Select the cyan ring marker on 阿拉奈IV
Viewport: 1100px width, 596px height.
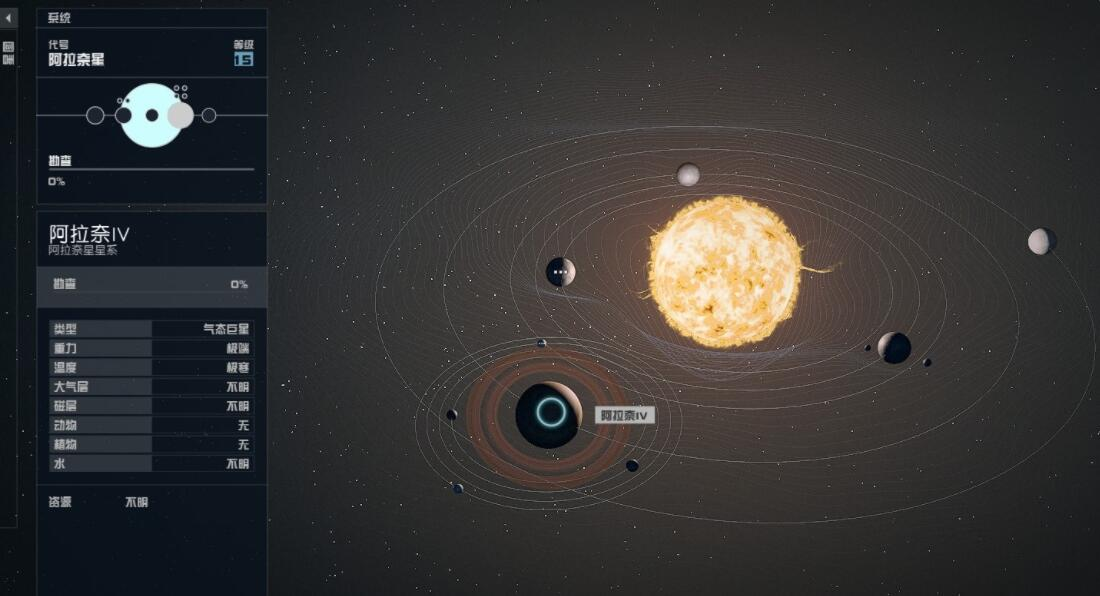[549, 412]
